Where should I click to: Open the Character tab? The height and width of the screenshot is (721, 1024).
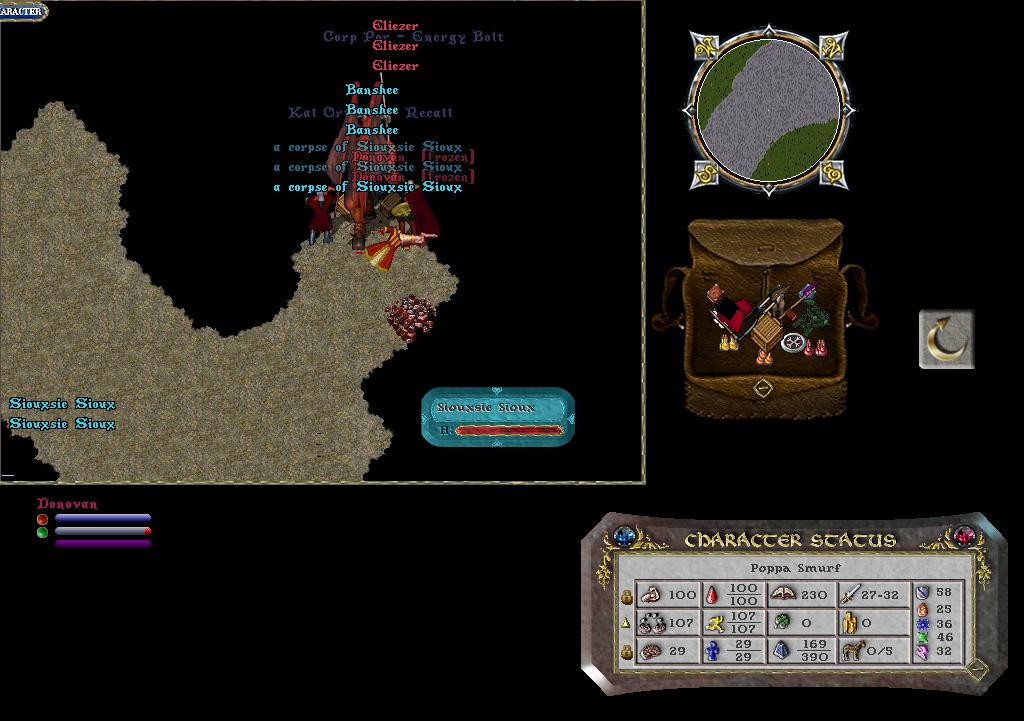point(22,11)
